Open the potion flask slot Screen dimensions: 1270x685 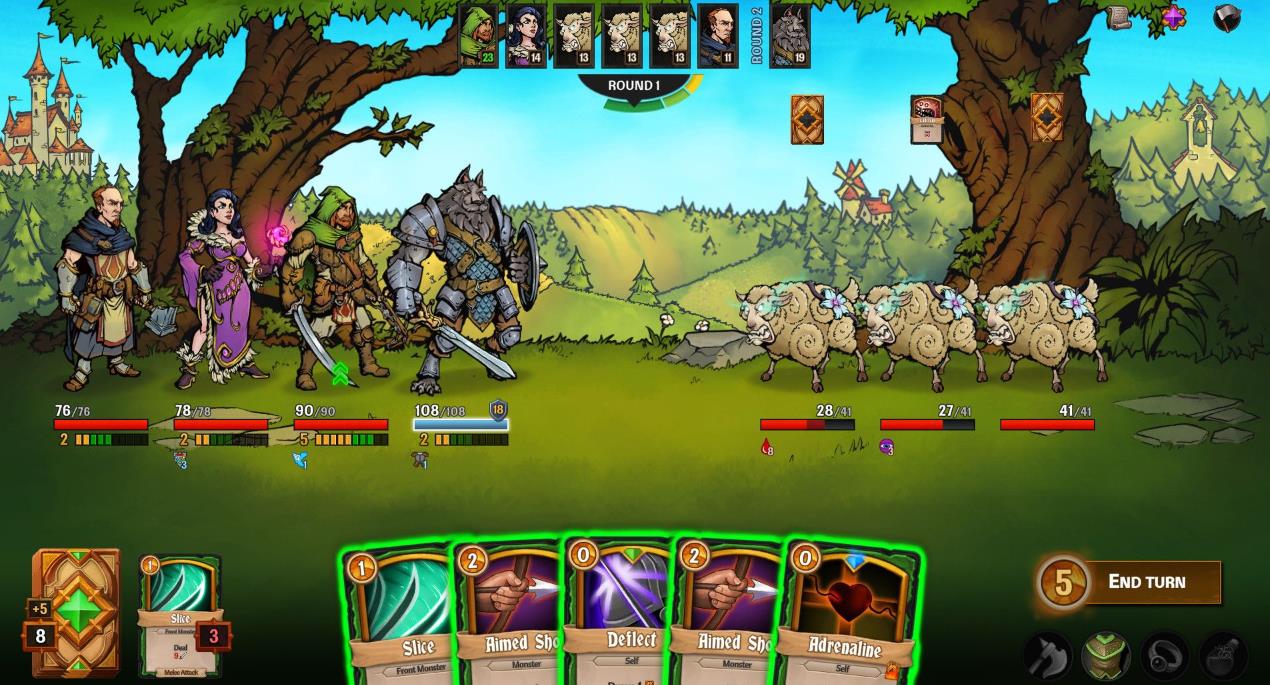(x=1223, y=656)
